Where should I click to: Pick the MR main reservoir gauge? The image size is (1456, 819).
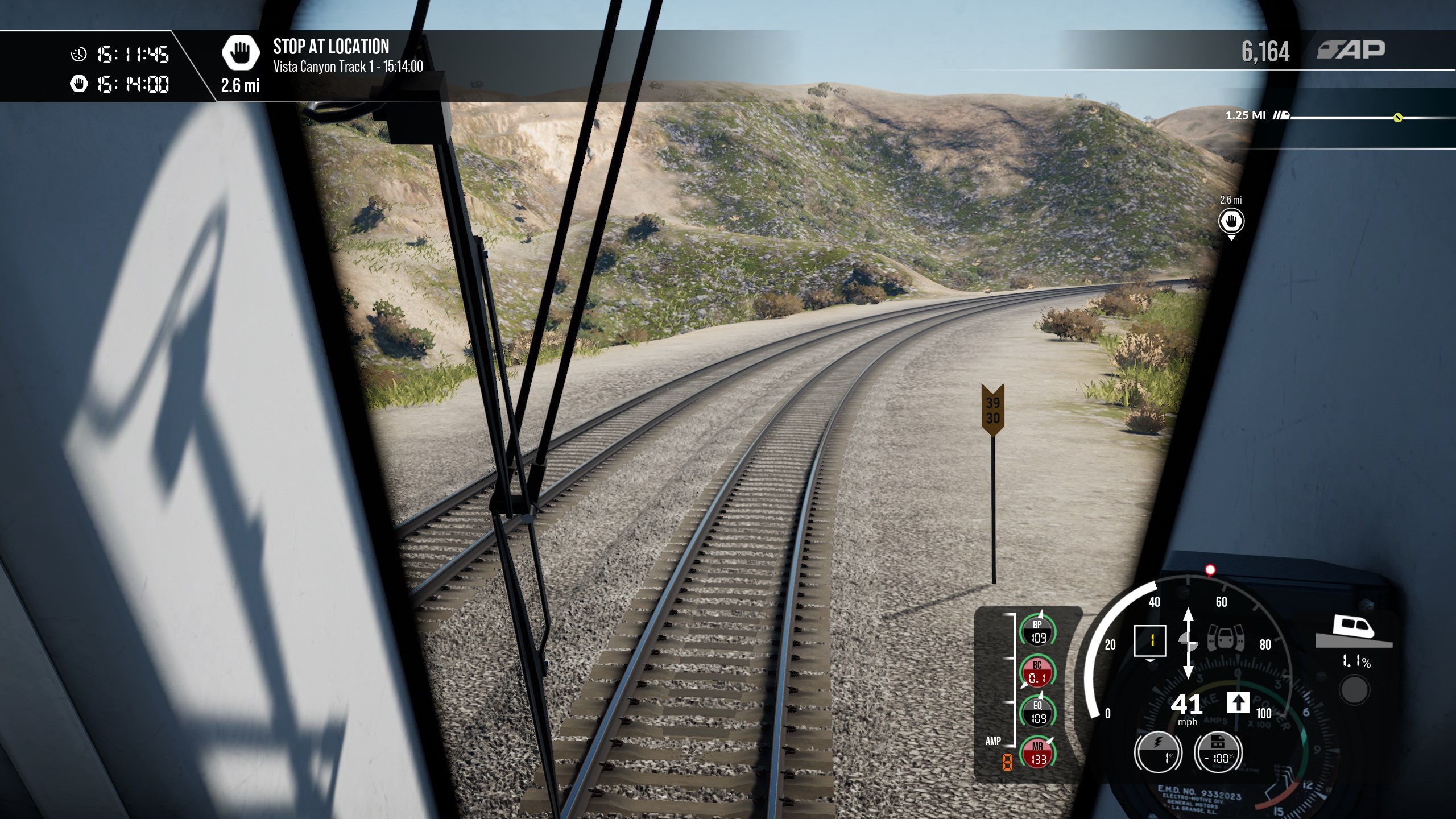click(1038, 753)
